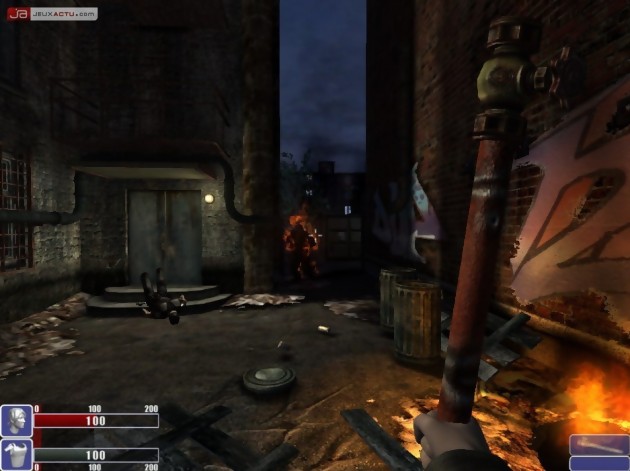The image size is (630, 471).
Task: Click the body armor vest icon
Action: tap(16, 455)
